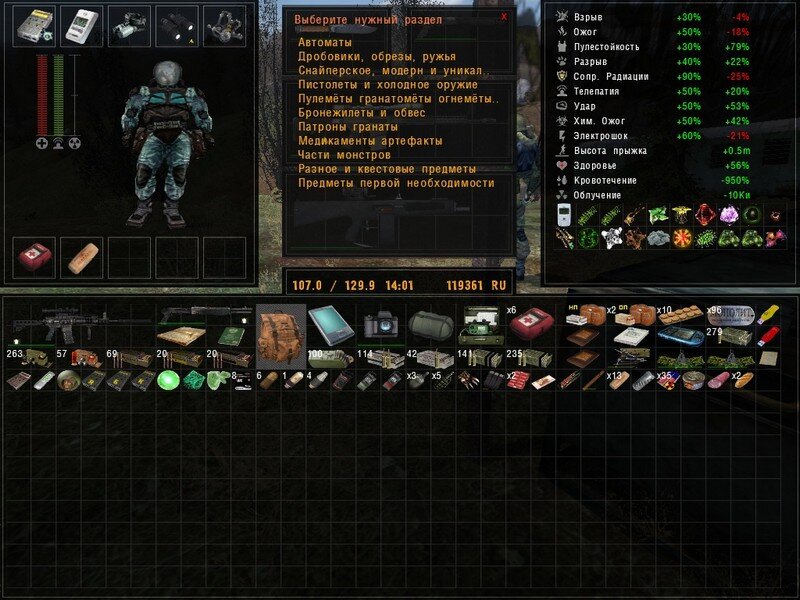Choose Пулемёты гранатомёты огнемёты category

[x=398, y=99]
